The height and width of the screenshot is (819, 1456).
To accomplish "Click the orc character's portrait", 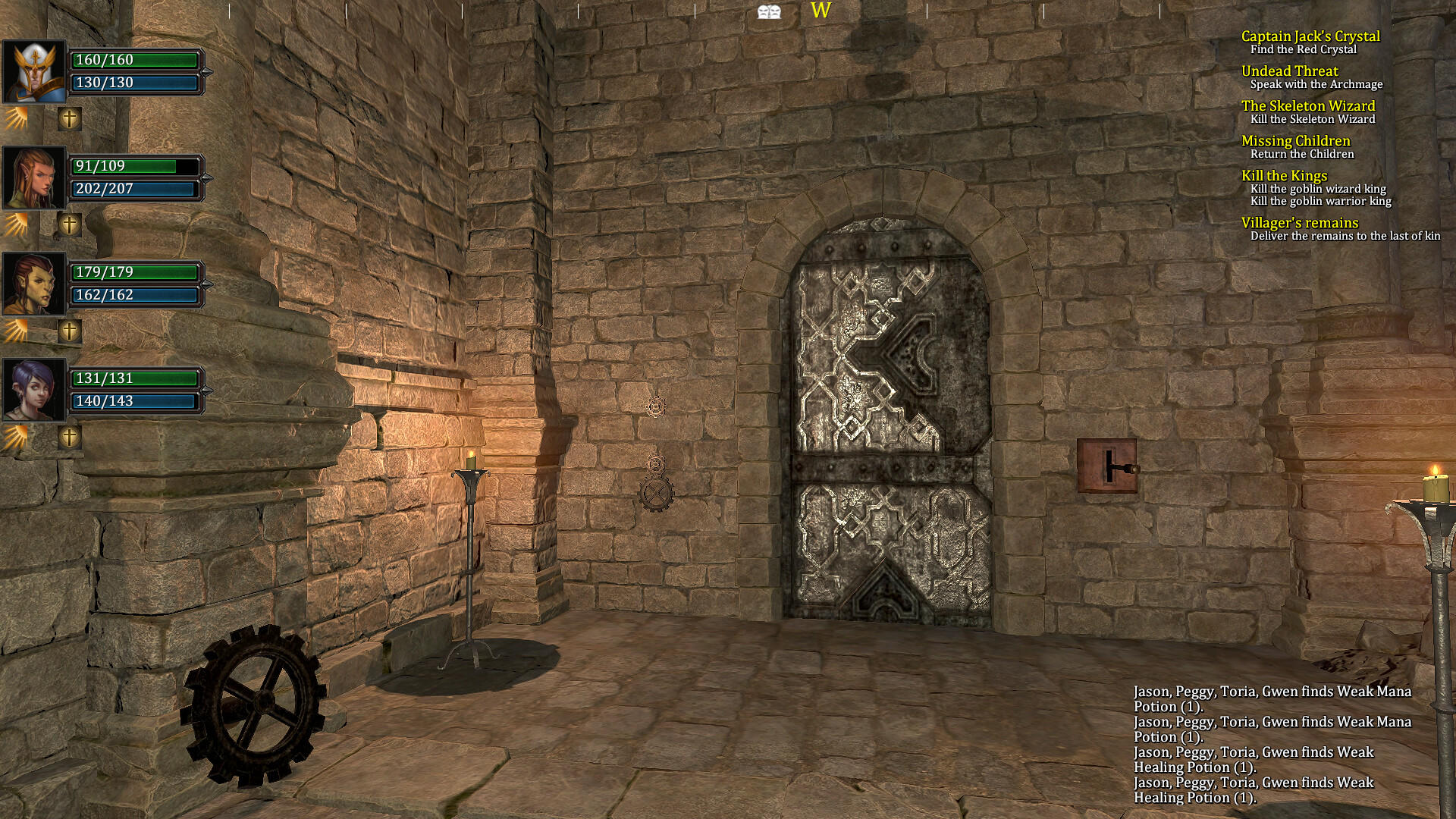I will click(x=33, y=284).
